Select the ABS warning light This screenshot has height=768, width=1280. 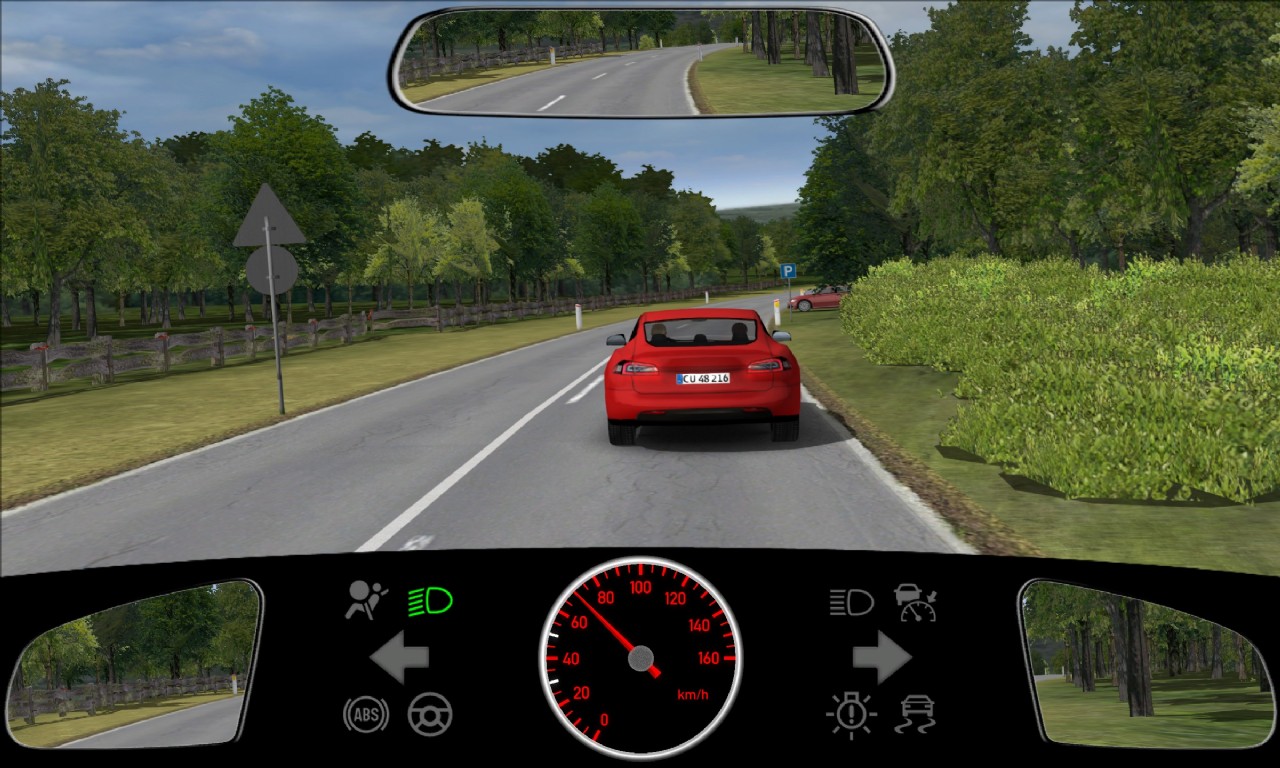click(x=365, y=714)
